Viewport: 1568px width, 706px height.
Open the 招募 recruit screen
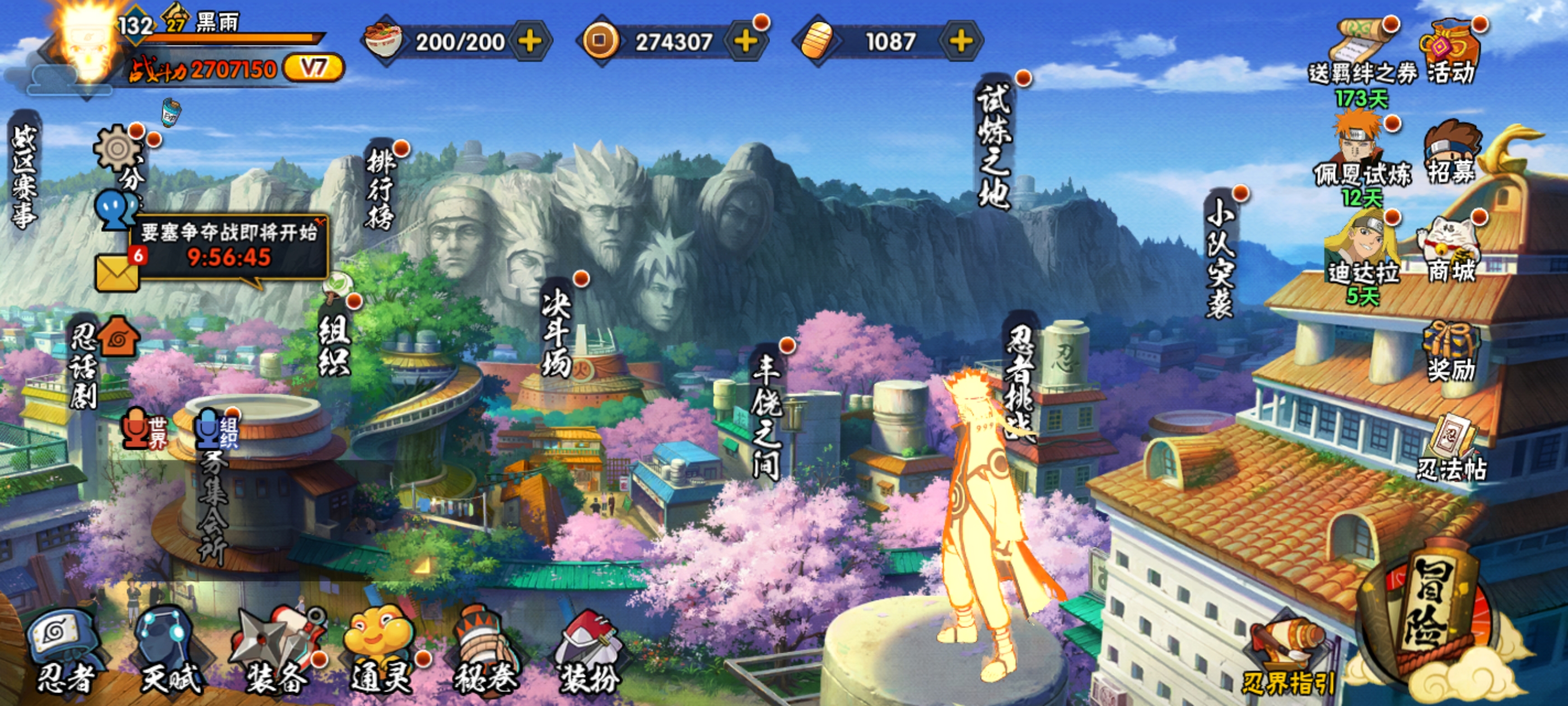pos(1452,152)
